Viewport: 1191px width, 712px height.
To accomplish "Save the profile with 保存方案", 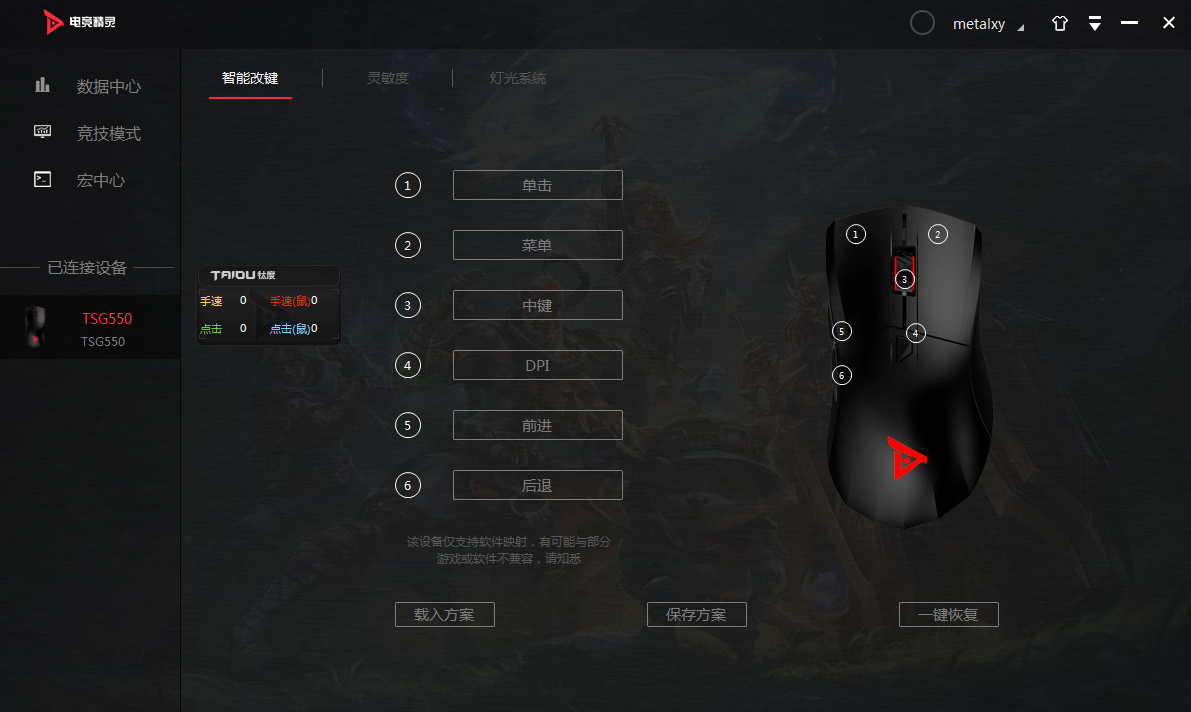I will click(x=697, y=614).
